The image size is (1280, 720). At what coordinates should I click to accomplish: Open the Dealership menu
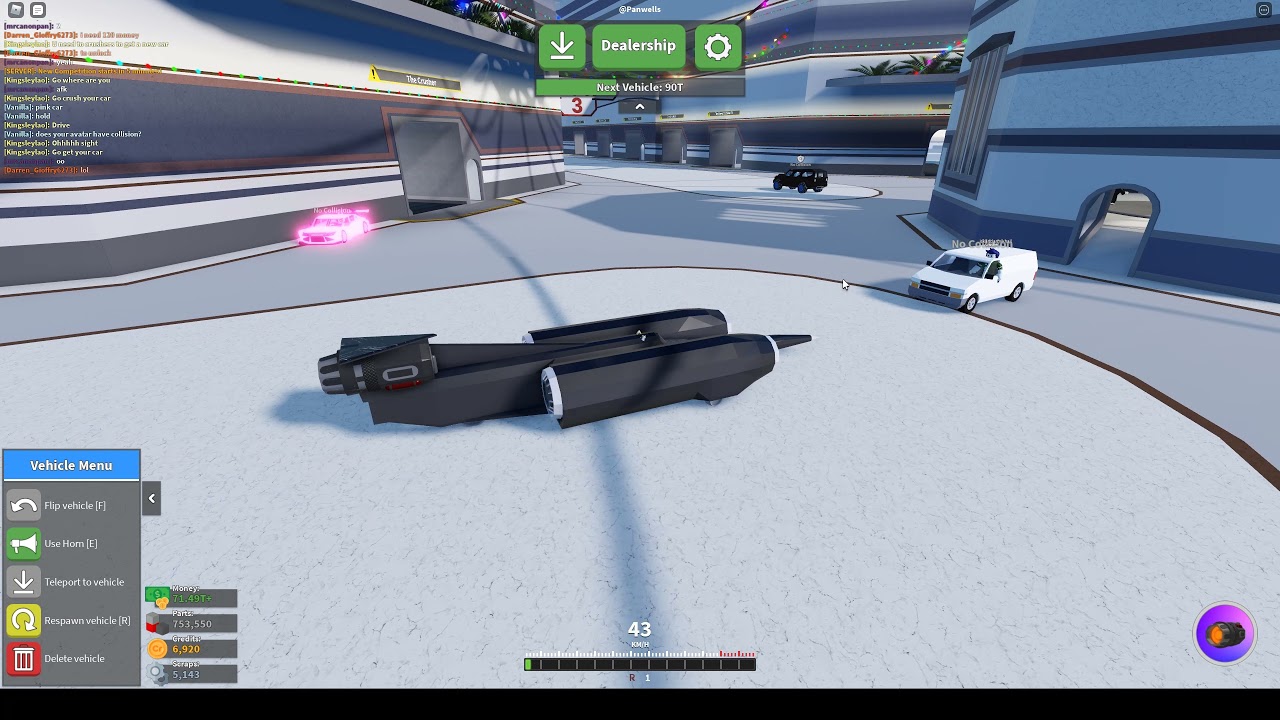click(638, 46)
